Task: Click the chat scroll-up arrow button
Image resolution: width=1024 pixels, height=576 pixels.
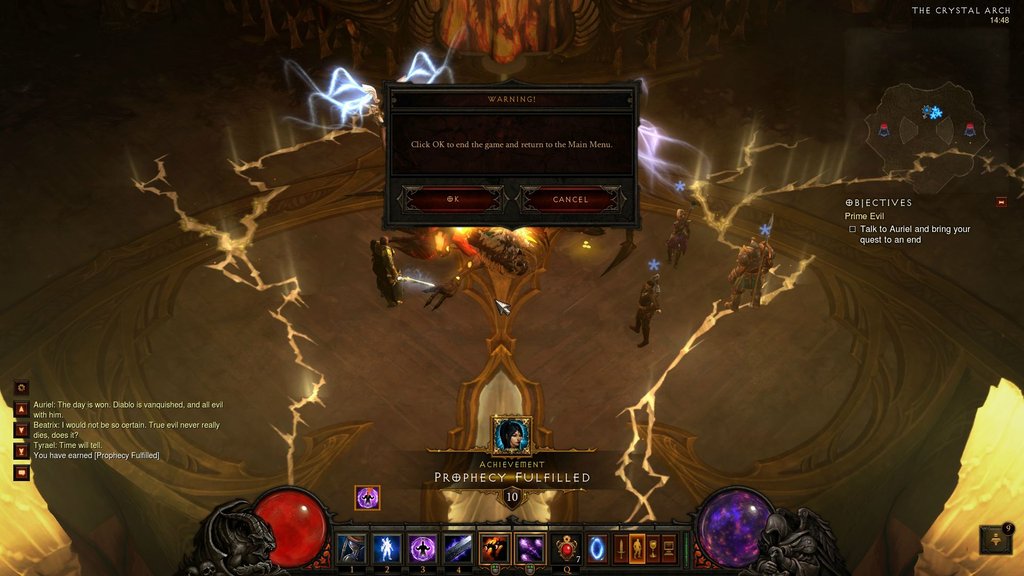Action: coord(21,409)
